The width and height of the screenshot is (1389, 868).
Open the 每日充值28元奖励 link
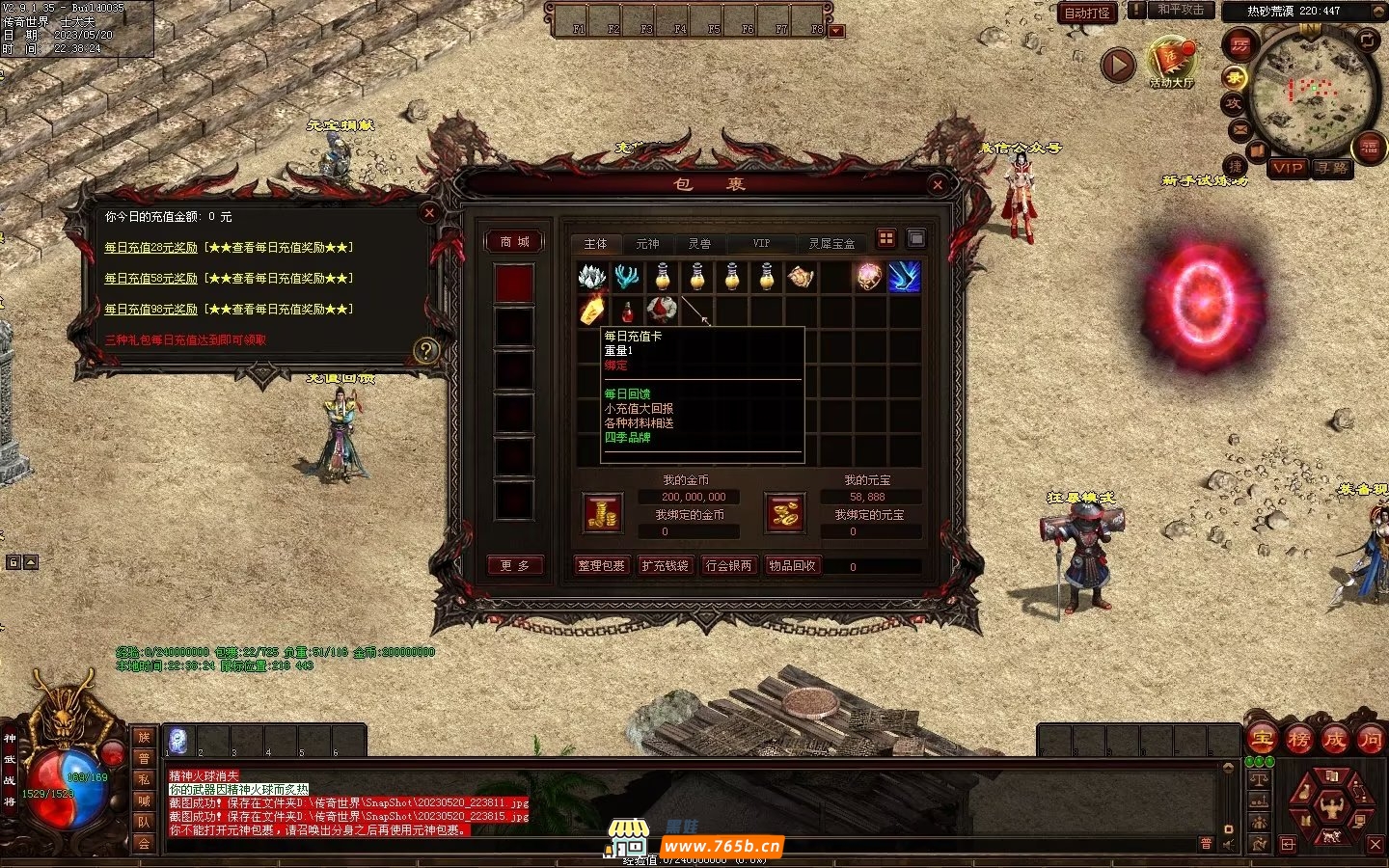pos(150,248)
